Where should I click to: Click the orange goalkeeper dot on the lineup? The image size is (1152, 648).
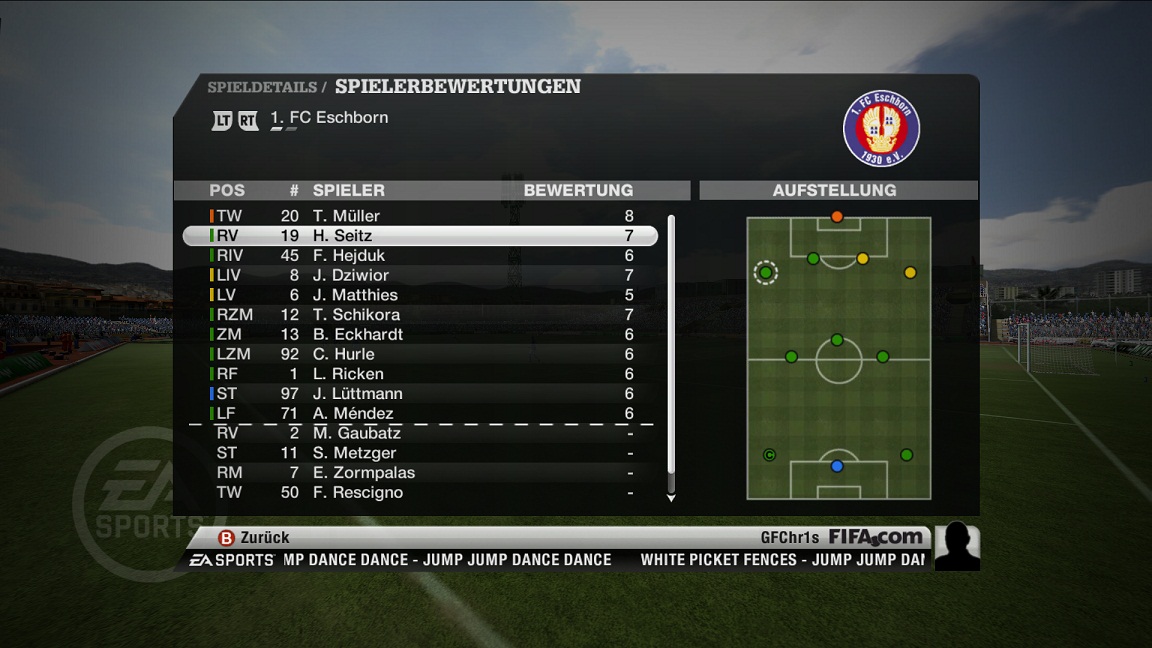pos(837,216)
